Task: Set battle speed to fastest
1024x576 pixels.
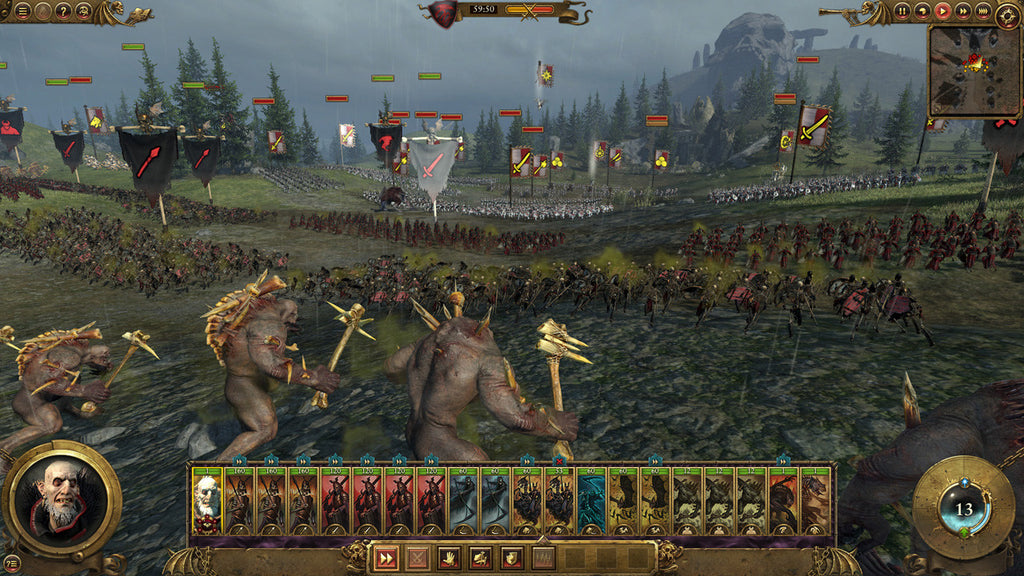Action: coord(983,11)
